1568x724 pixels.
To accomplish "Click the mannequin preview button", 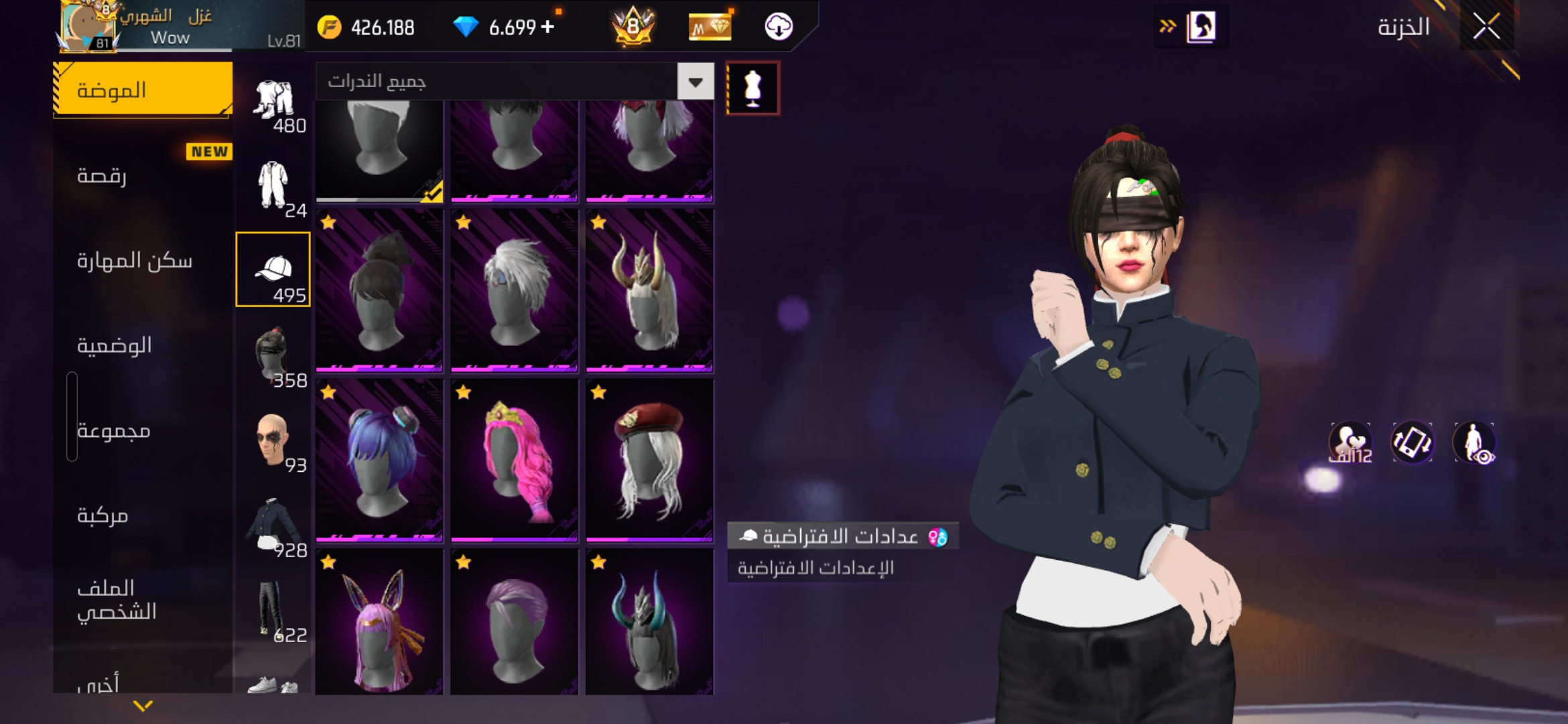I will 753,88.
